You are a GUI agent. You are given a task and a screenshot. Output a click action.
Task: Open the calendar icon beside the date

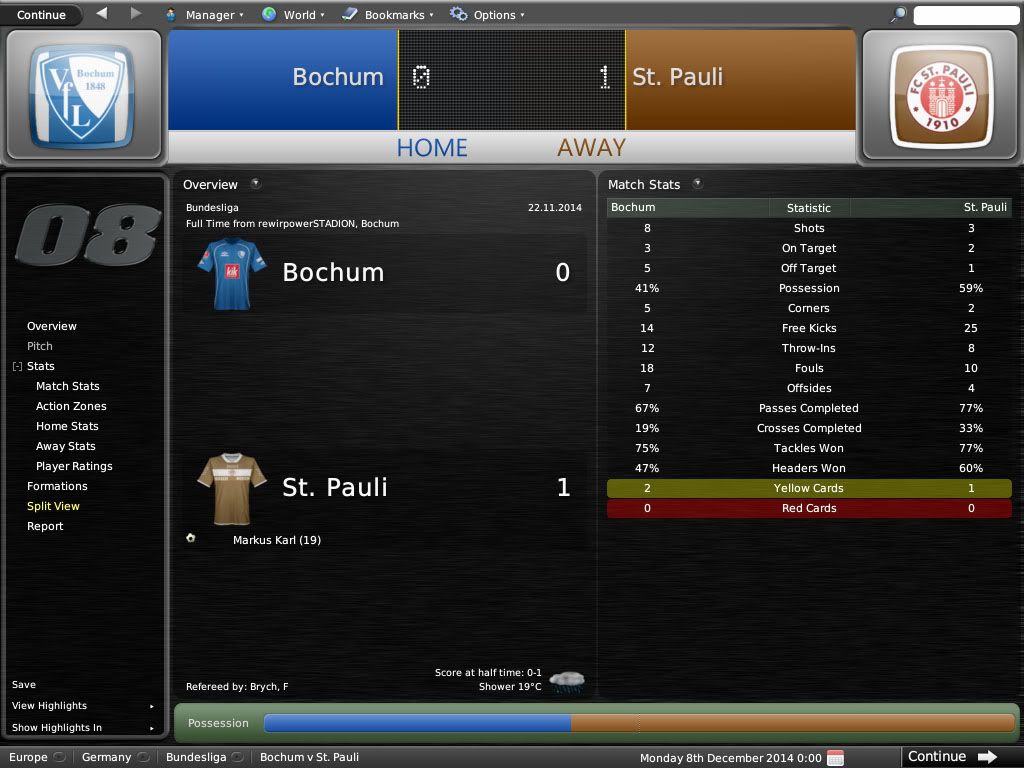click(836, 758)
